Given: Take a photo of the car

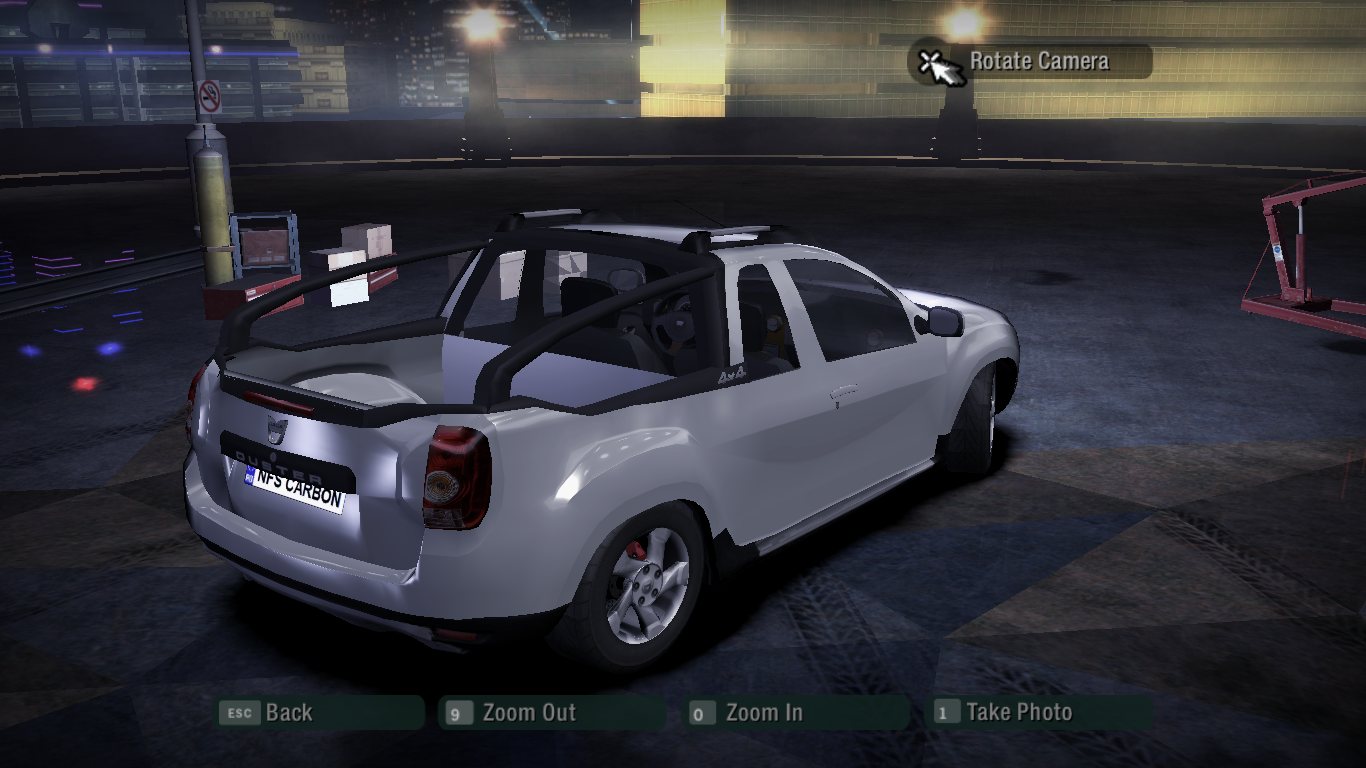Looking at the screenshot, I should pos(1040,713).
